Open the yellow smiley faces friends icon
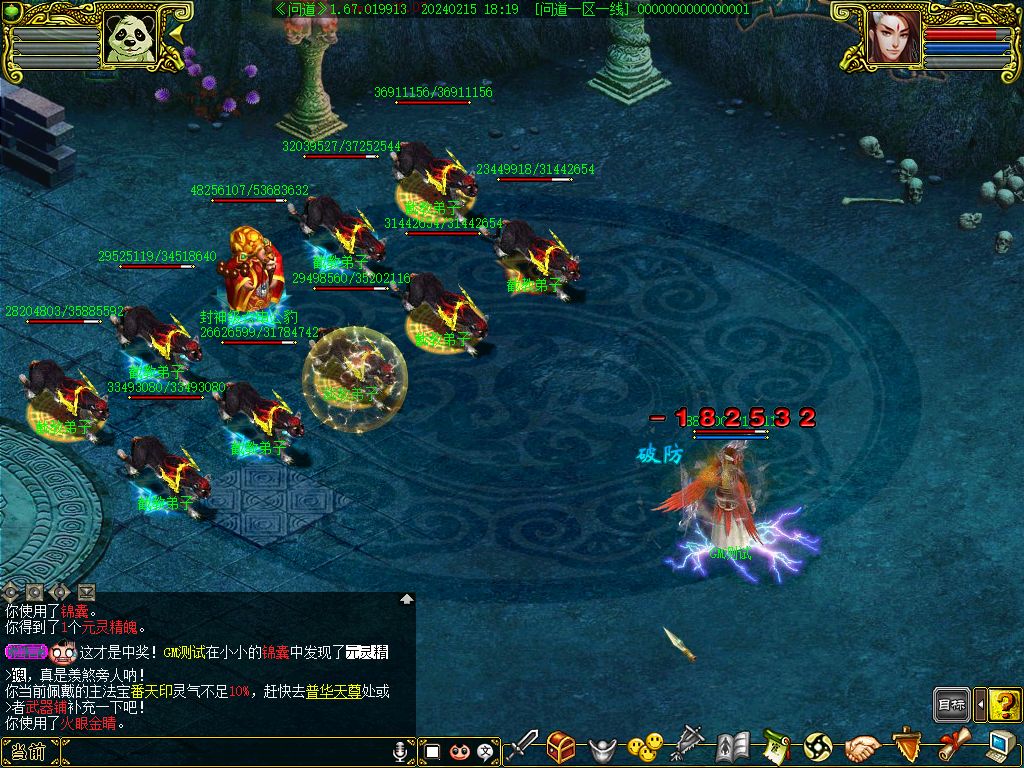 (645, 746)
